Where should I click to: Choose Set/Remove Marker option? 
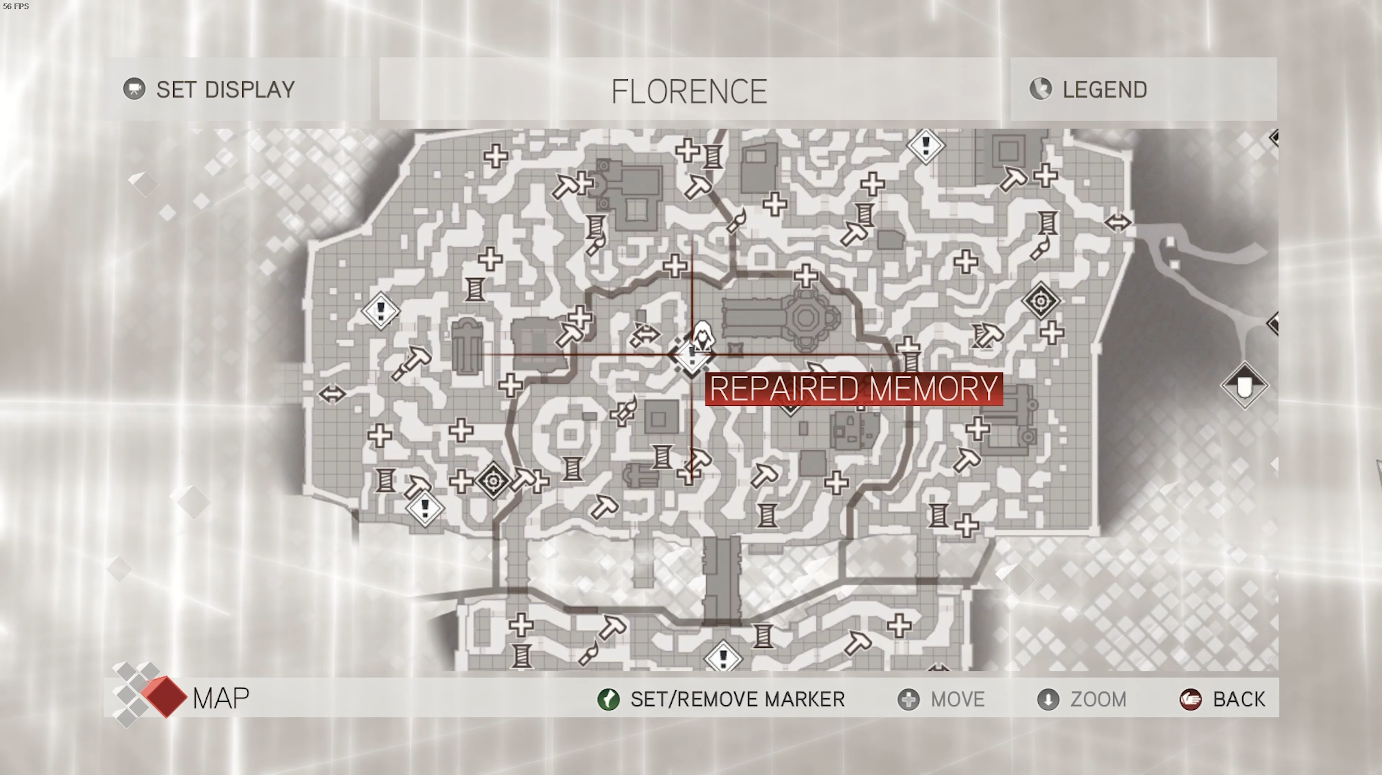[x=721, y=699]
